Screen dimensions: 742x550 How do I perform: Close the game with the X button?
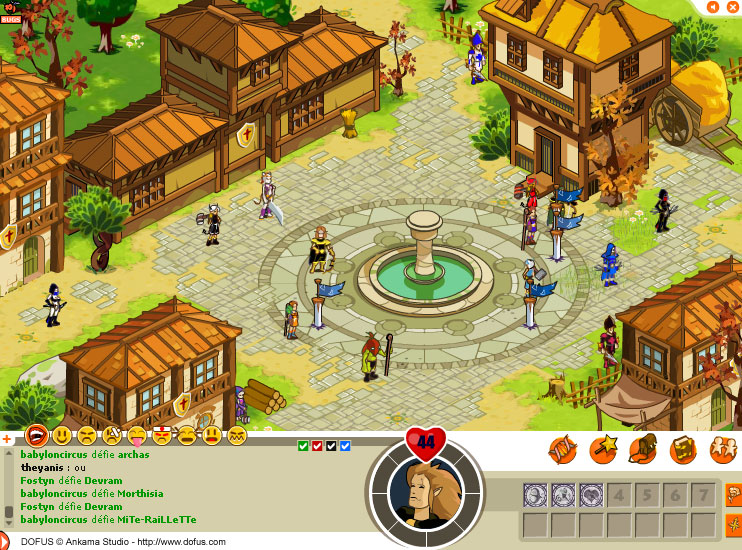[732, 6]
